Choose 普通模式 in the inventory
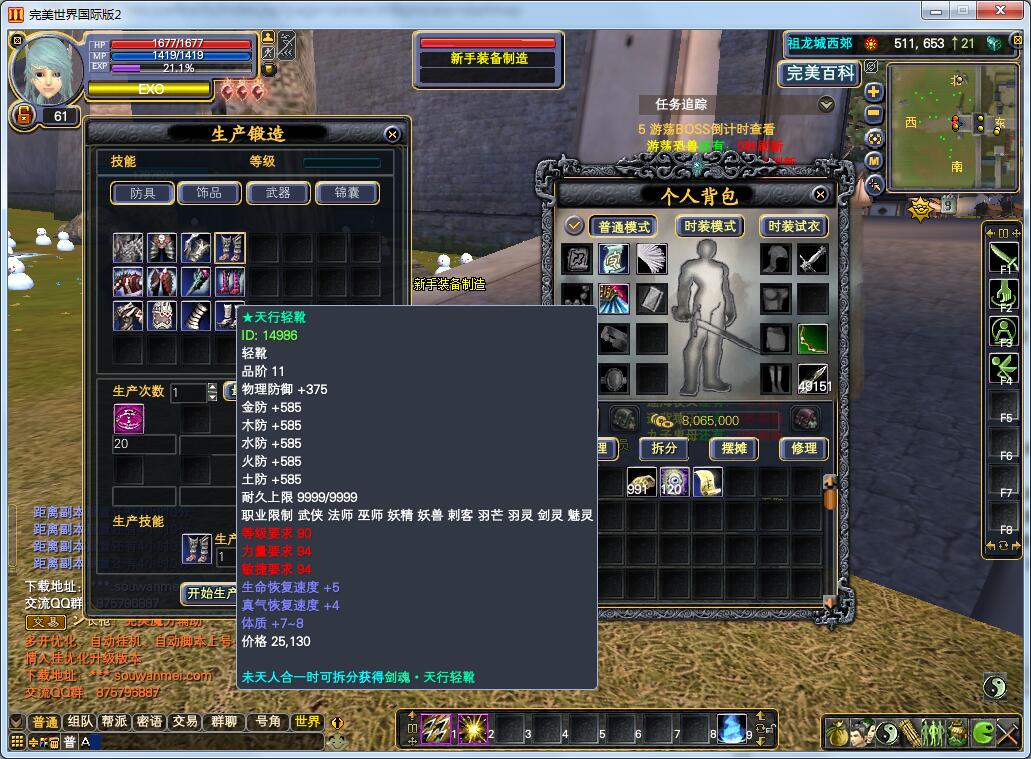Viewport: 1031px width, 759px height. (x=623, y=227)
